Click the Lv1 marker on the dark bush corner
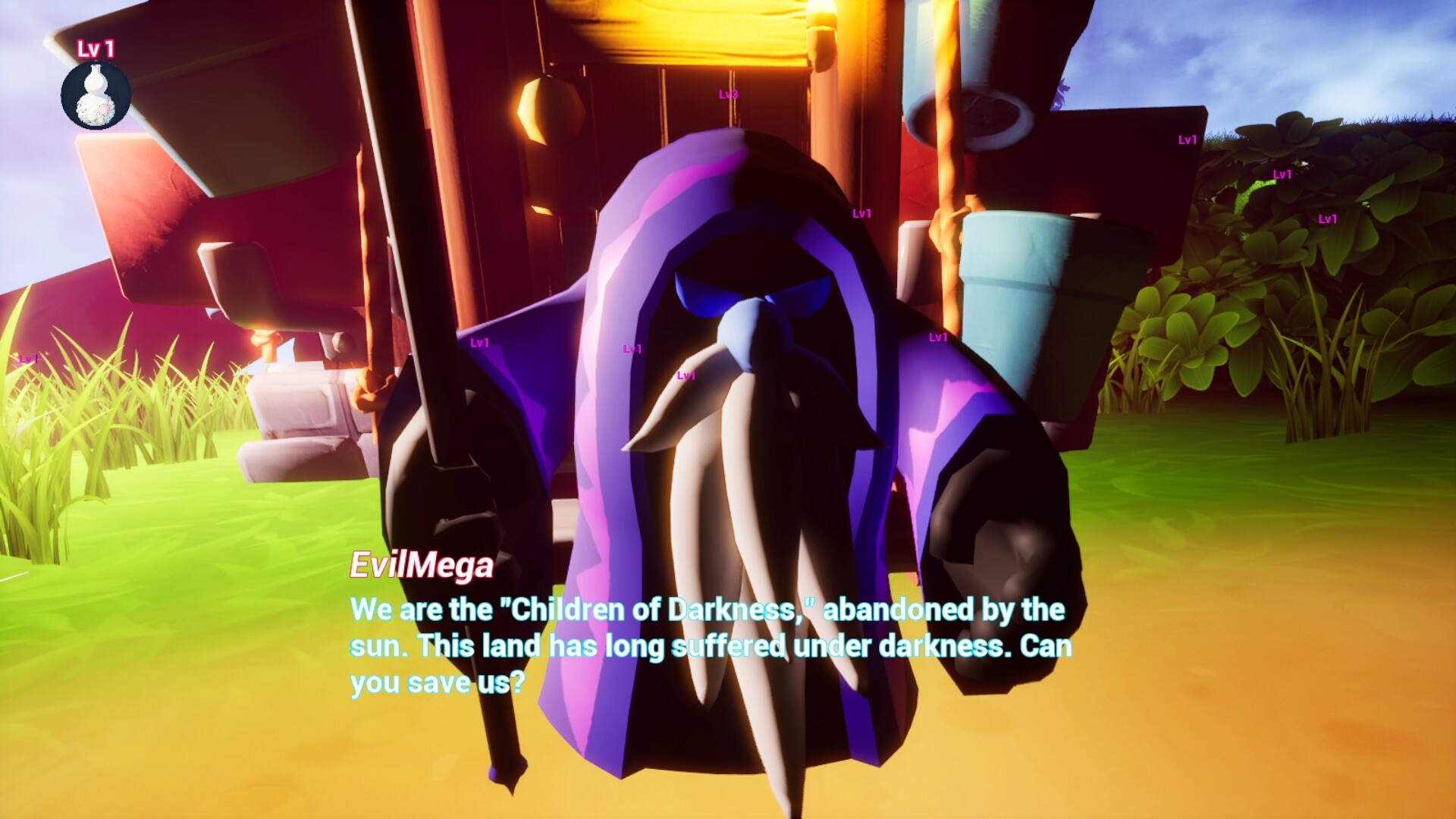The width and height of the screenshot is (1456, 819). tap(1327, 219)
